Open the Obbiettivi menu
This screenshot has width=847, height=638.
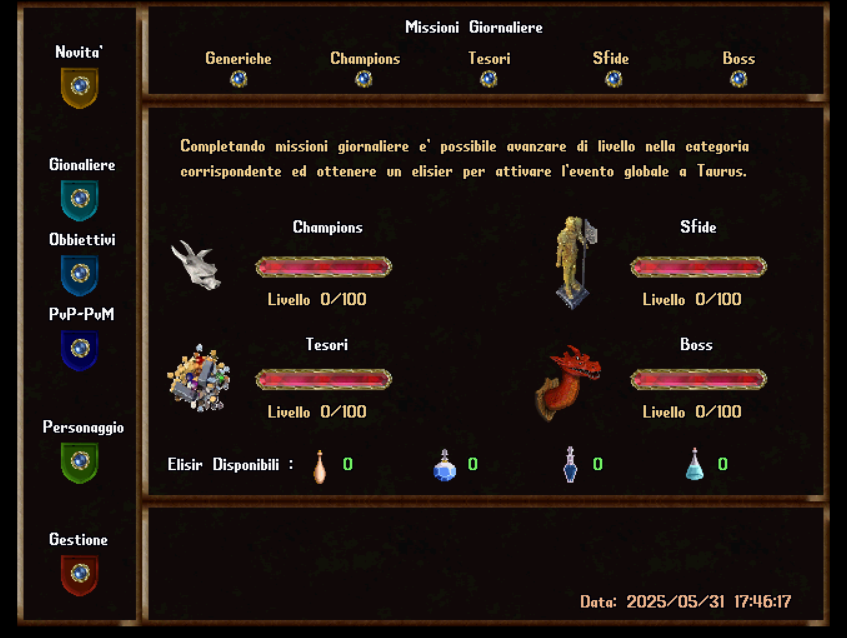click(x=80, y=274)
